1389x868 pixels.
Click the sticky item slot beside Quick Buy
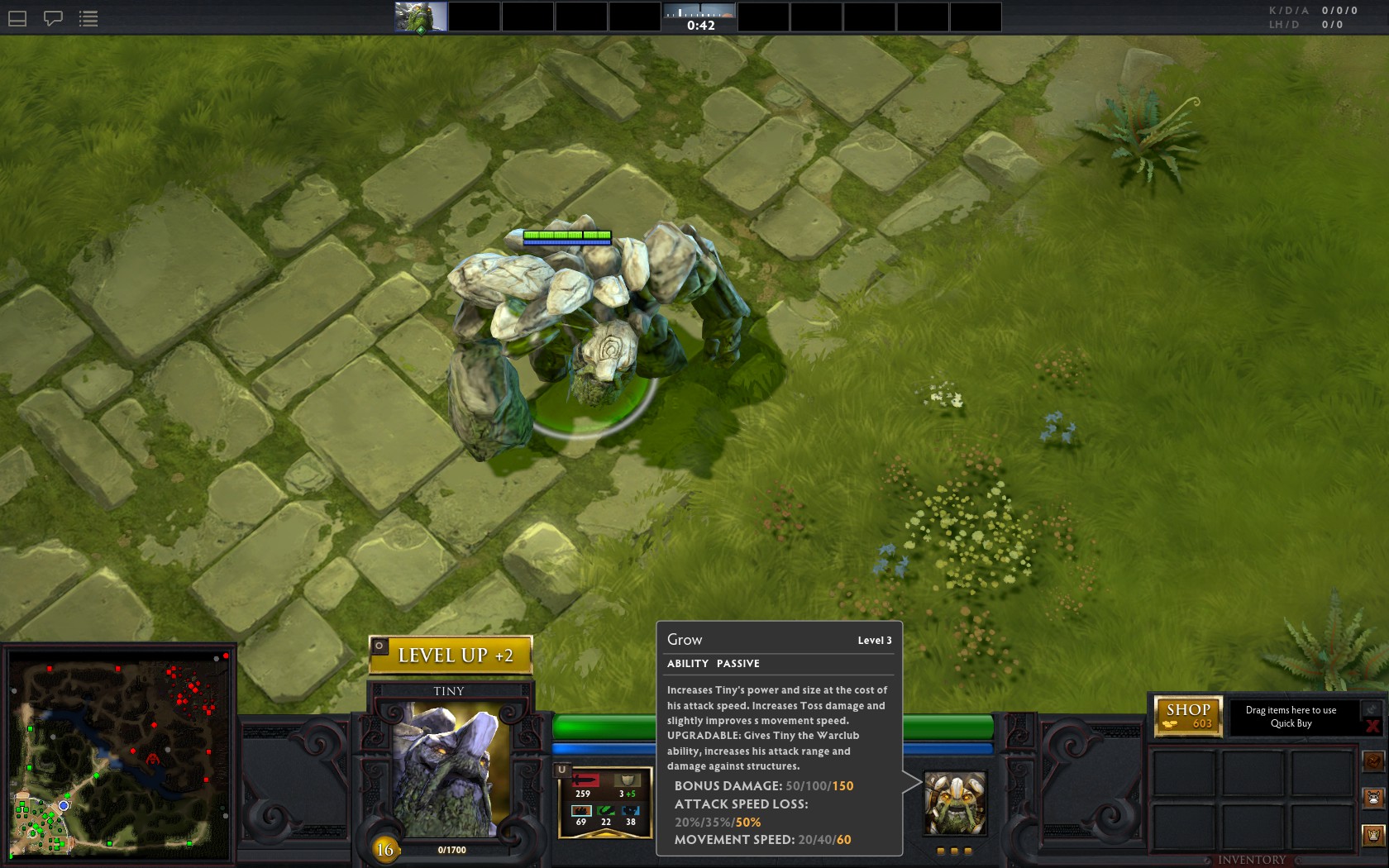pyautogui.click(x=1372, y=708)
